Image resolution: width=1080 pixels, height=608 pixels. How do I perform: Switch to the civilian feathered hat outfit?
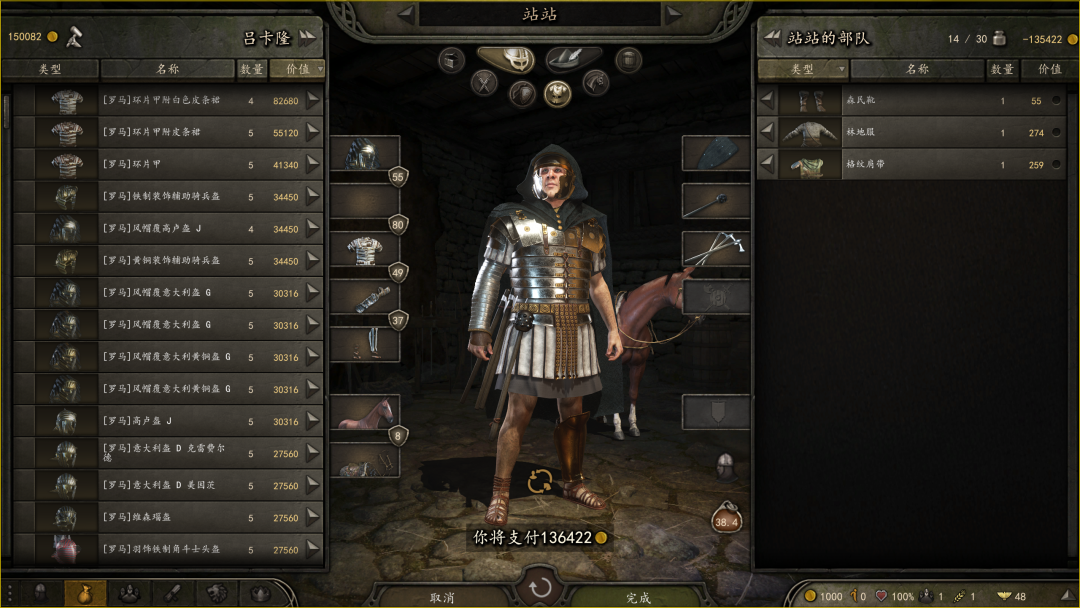click(x=574, y=60)
